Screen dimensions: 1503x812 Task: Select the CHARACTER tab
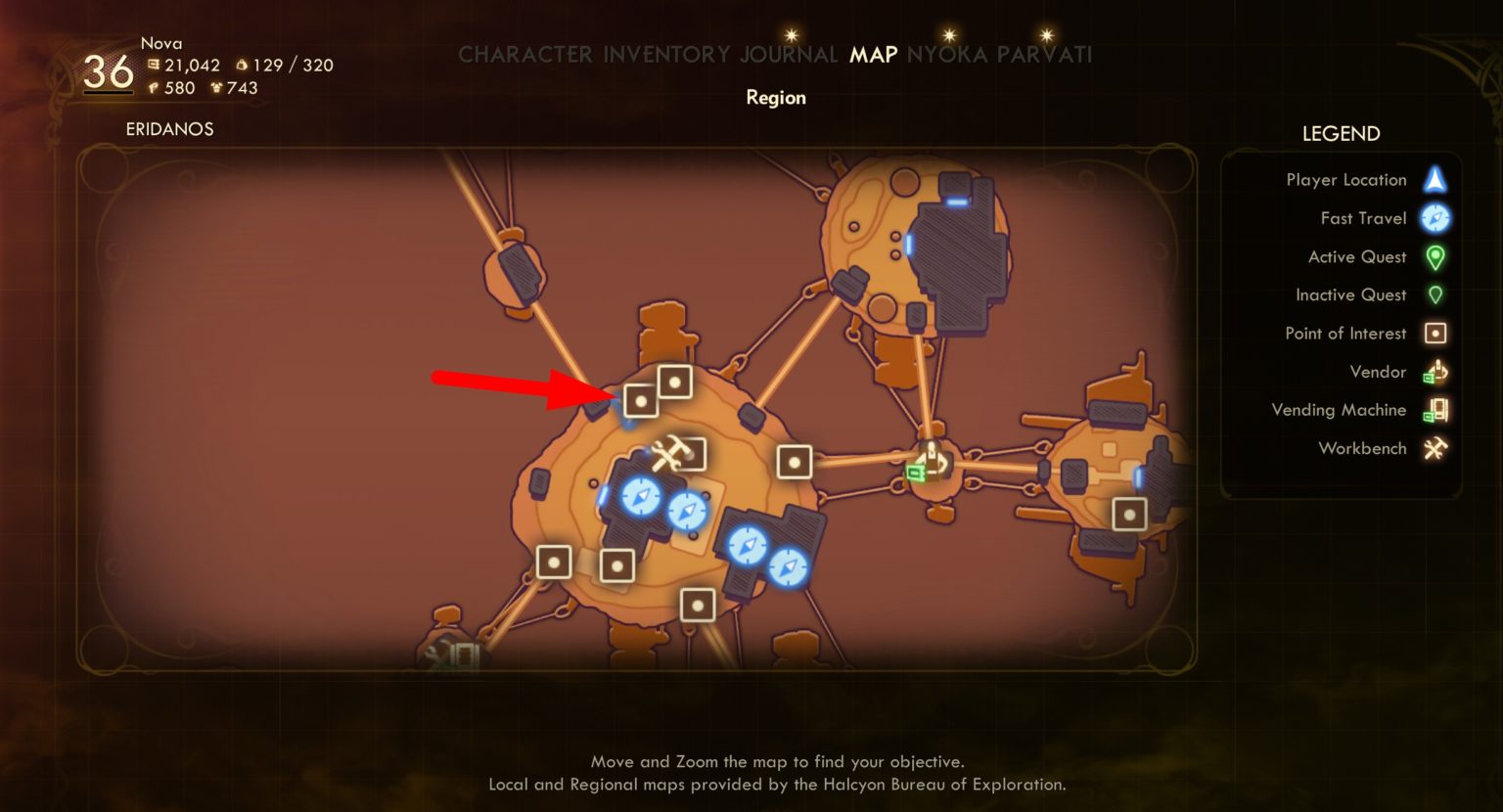coord(524,55)
